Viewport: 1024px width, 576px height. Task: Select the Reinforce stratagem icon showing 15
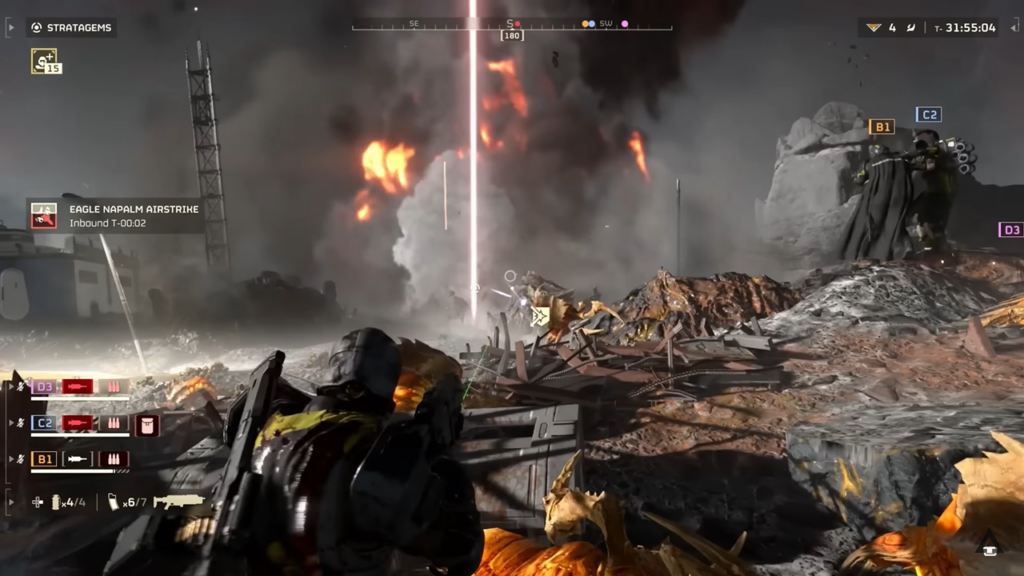(x=44, y=61)
